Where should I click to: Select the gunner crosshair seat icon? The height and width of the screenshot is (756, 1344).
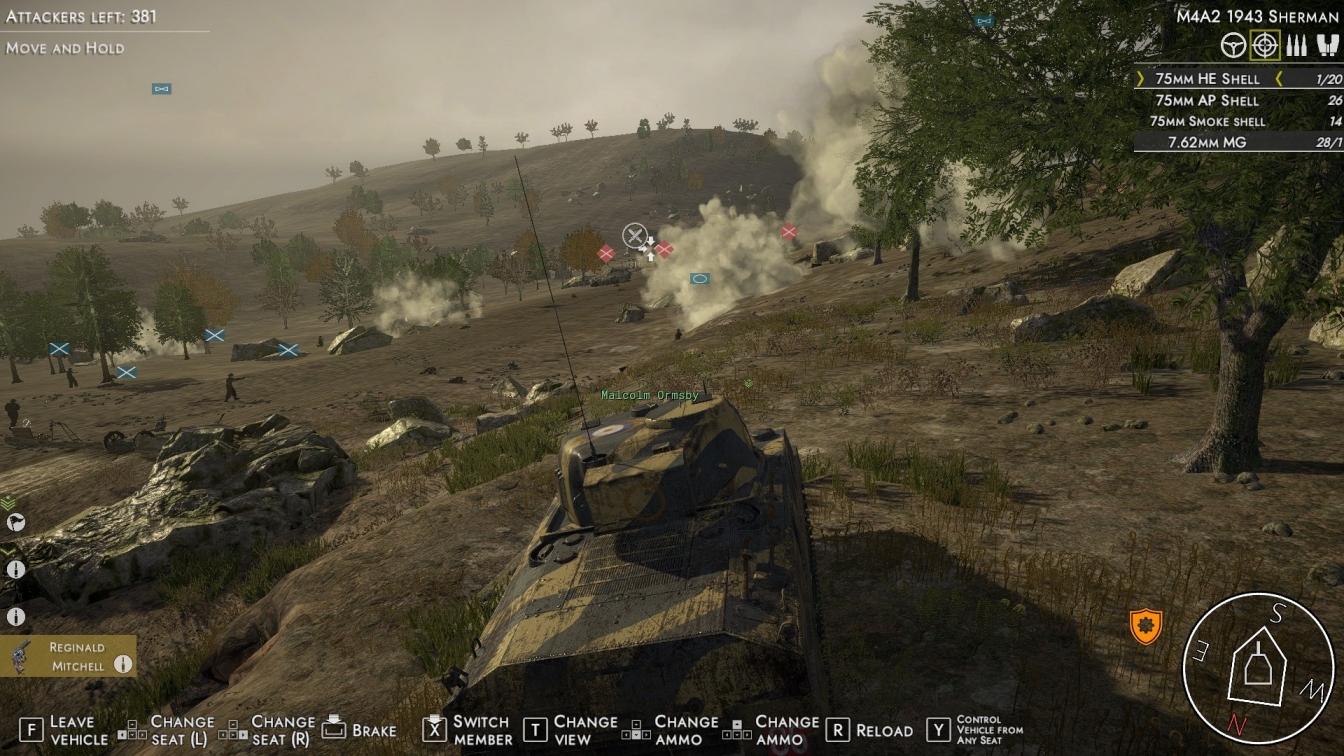click(x=1265, y=45)
